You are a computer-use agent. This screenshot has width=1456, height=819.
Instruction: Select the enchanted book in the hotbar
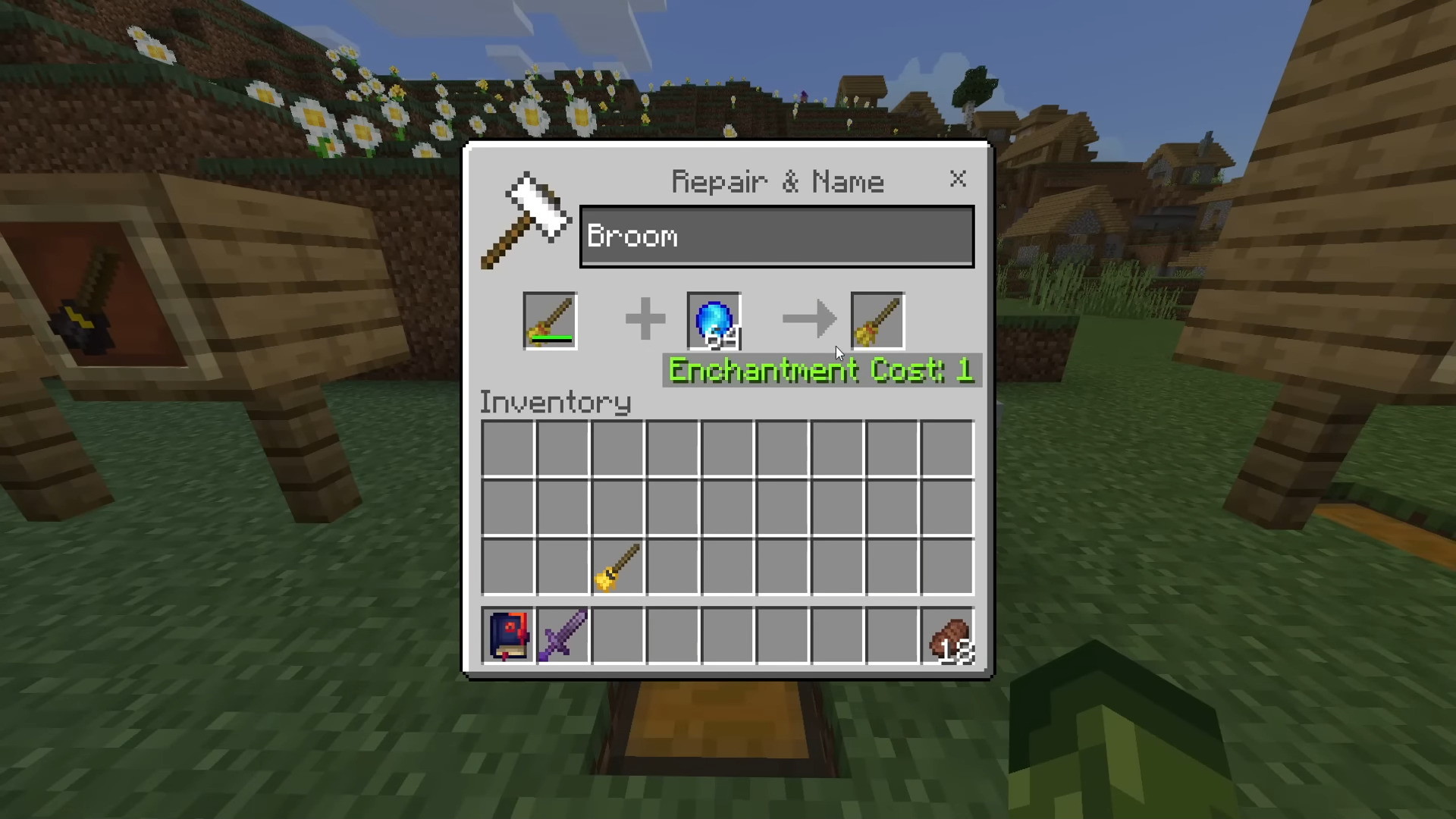tap(507, 635)
